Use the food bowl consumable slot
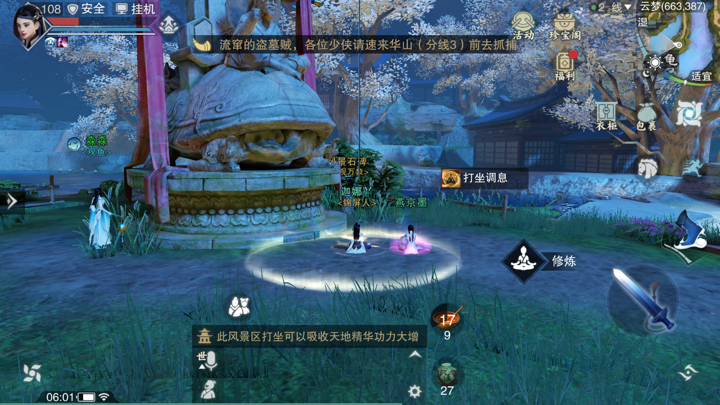 coord(447,320)
